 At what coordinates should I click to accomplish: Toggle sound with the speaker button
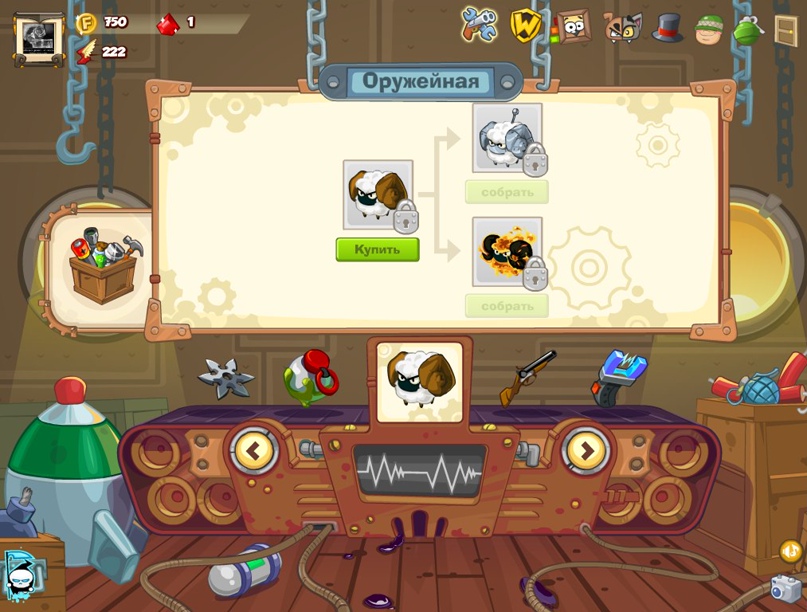click(790, 551)
